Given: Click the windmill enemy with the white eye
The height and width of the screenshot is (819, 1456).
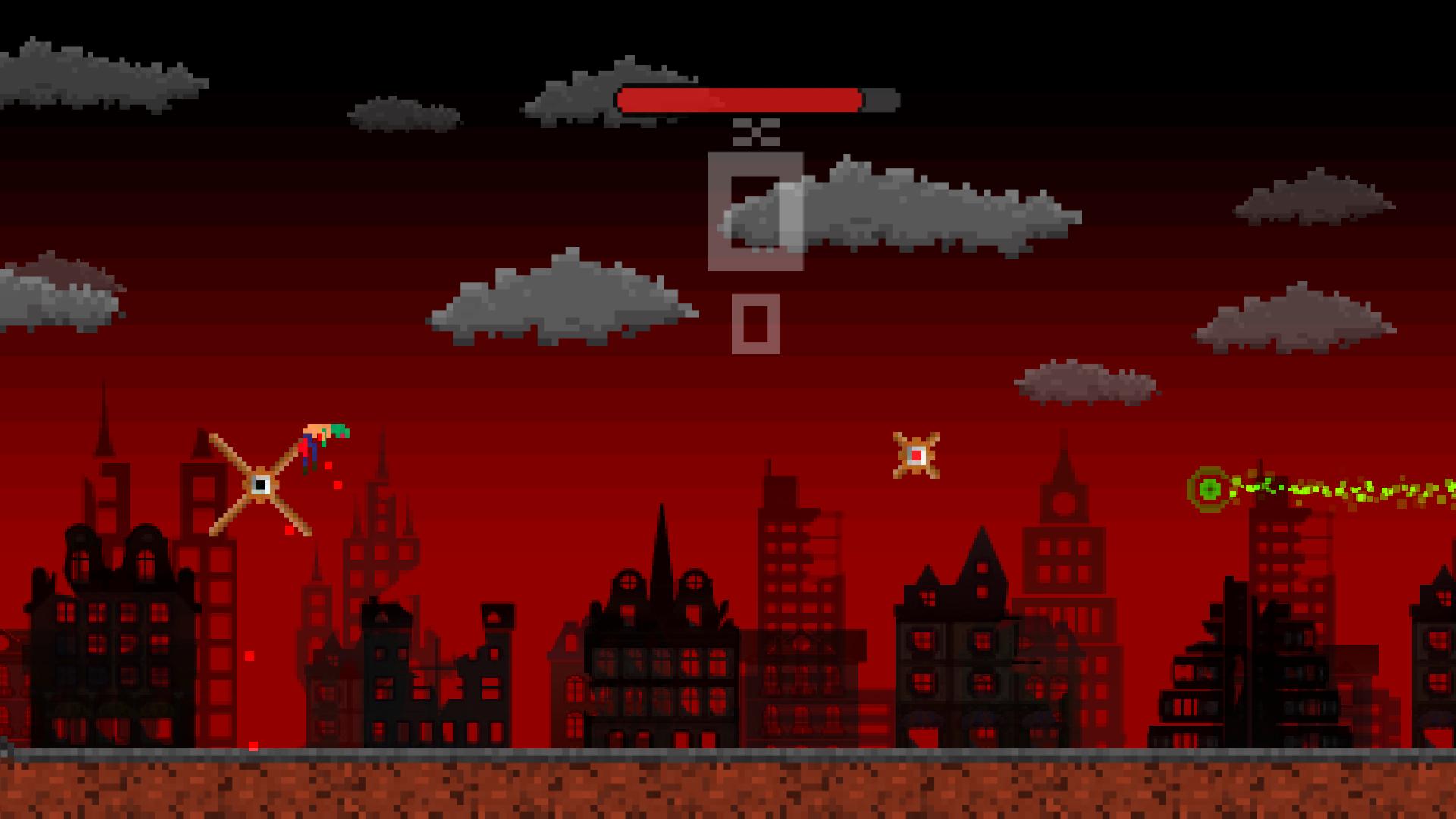Looking at the screenshot, I should [x=260, y=485].
